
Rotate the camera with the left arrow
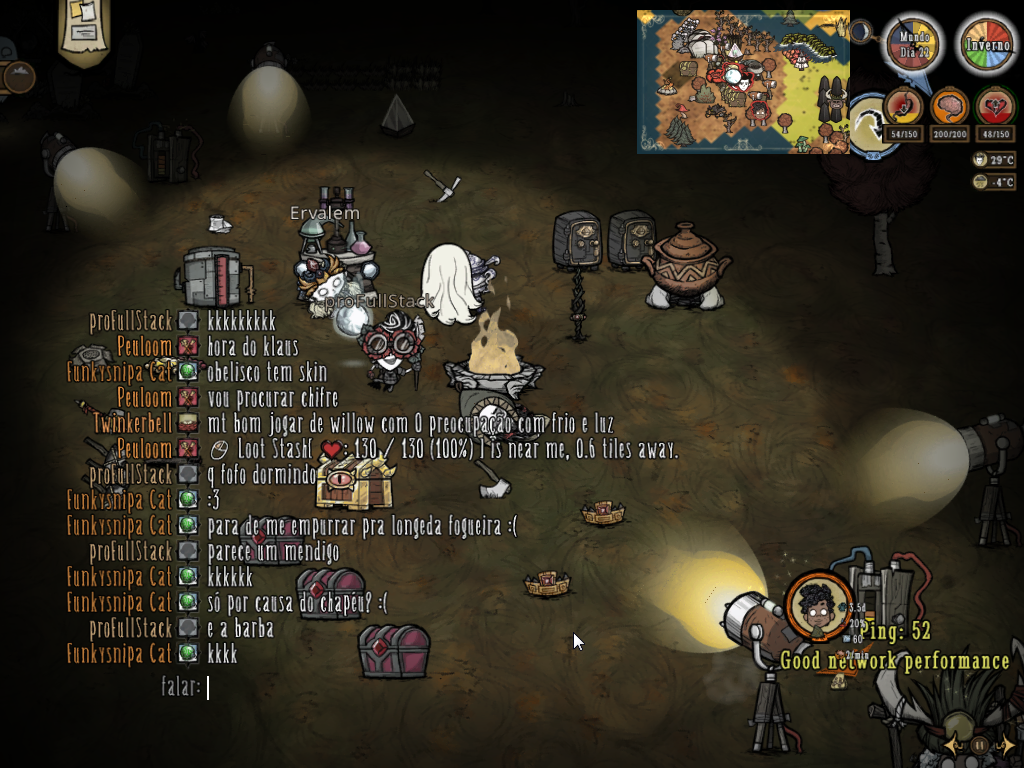click(x=952, y=745)
